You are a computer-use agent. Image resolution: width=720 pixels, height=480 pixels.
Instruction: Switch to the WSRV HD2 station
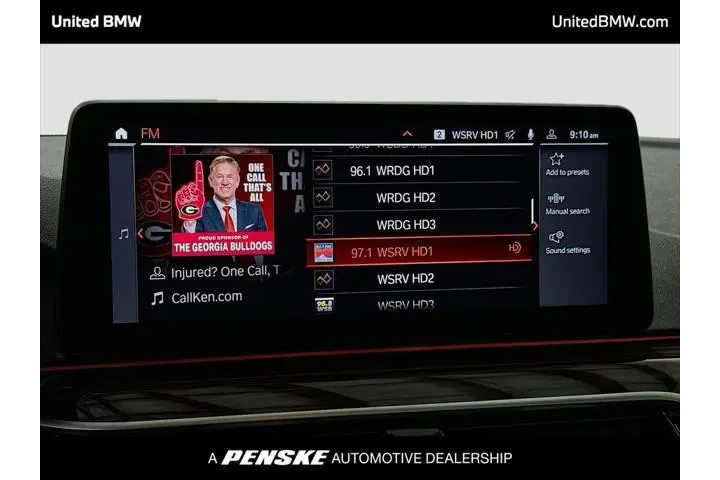tap(418, 278)
